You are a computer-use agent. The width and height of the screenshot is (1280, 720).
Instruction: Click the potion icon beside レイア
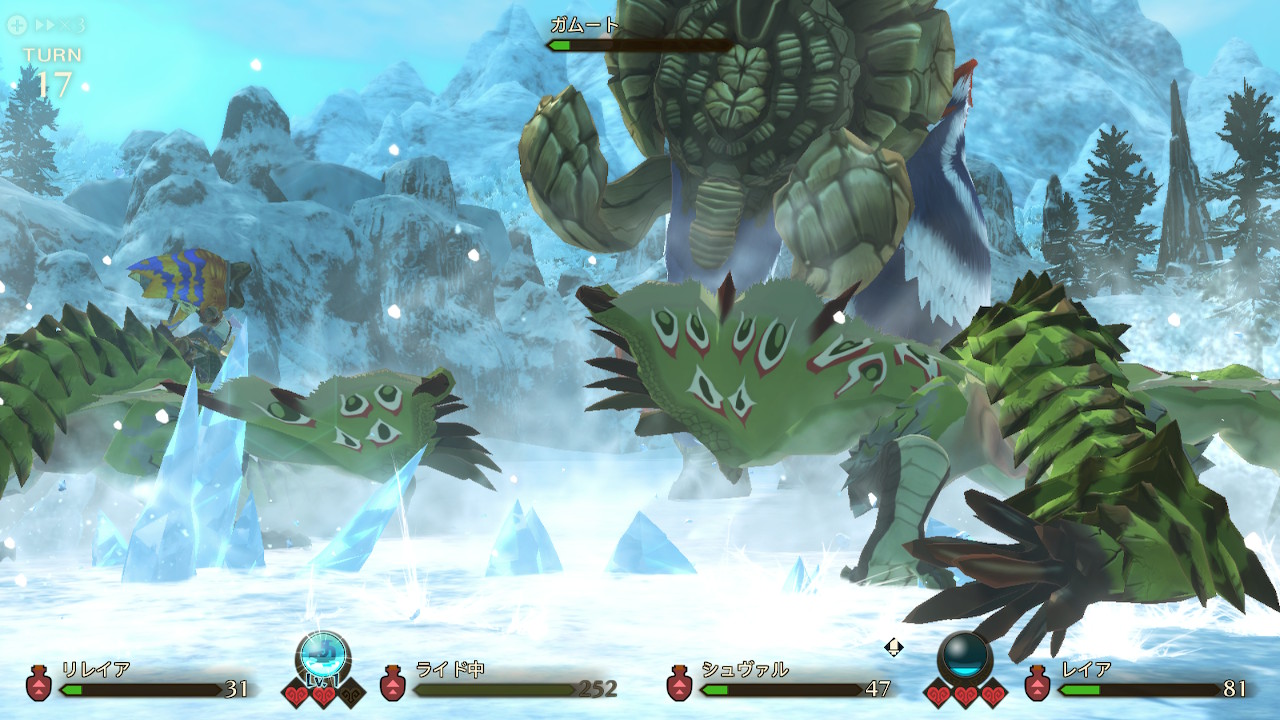tap(1038, 683)
